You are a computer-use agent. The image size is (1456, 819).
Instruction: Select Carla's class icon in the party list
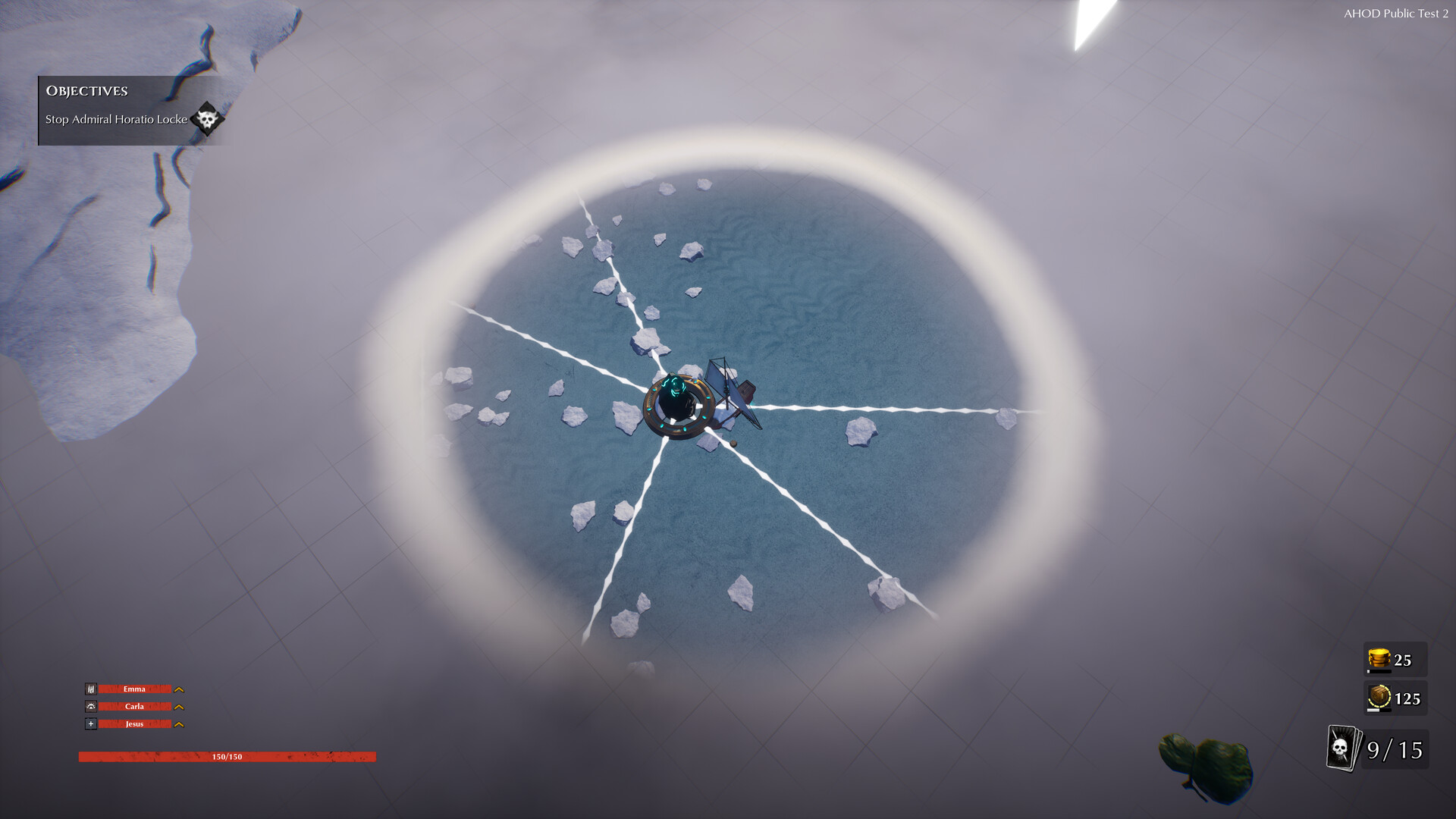[91, 706]
